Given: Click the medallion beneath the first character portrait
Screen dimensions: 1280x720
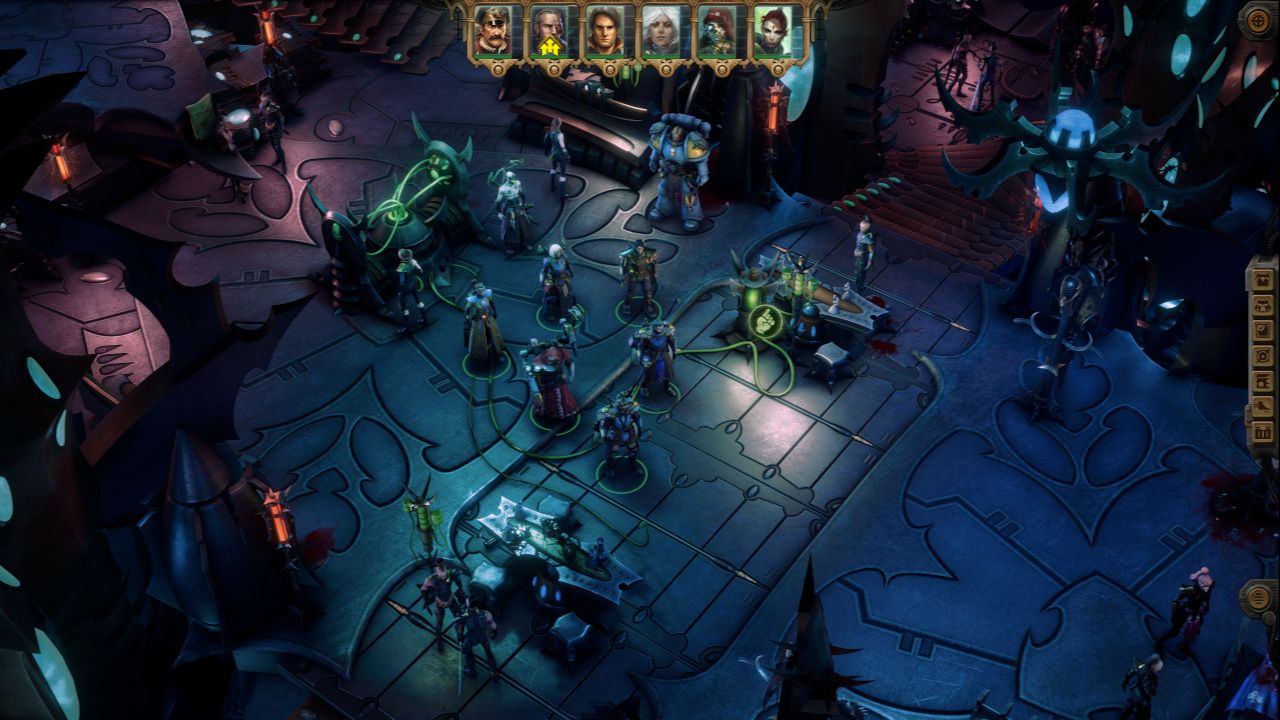Looking at the screenshot, I should (498, 68).
